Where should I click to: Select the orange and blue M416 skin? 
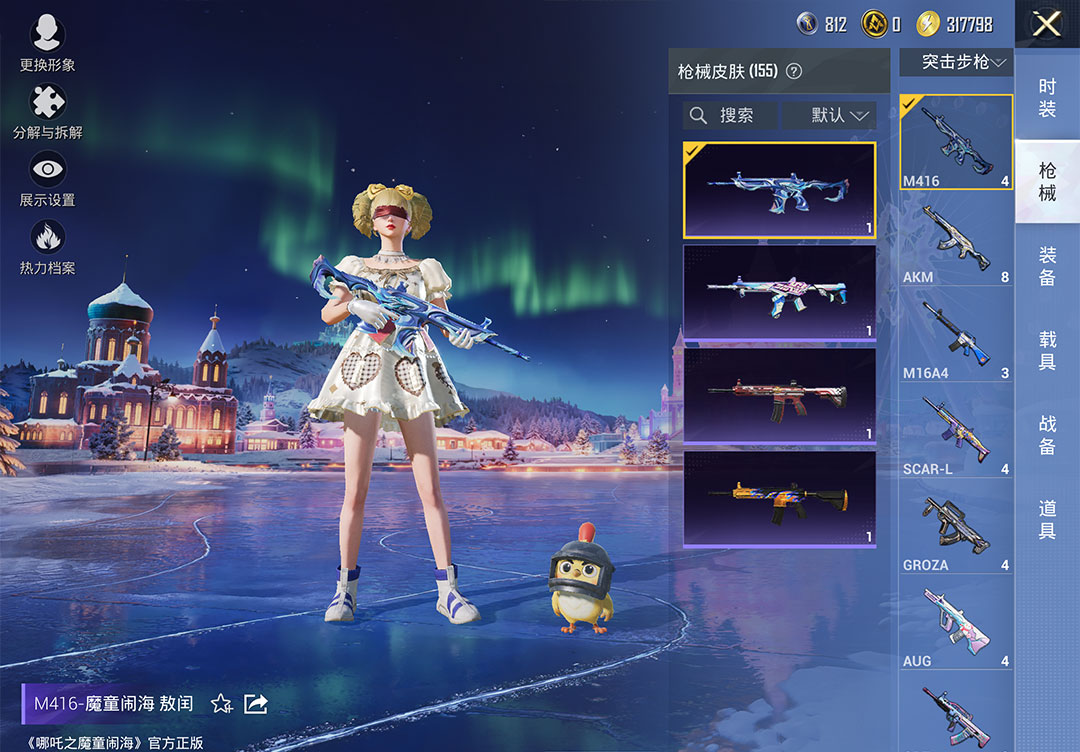(x=779, y=498)
